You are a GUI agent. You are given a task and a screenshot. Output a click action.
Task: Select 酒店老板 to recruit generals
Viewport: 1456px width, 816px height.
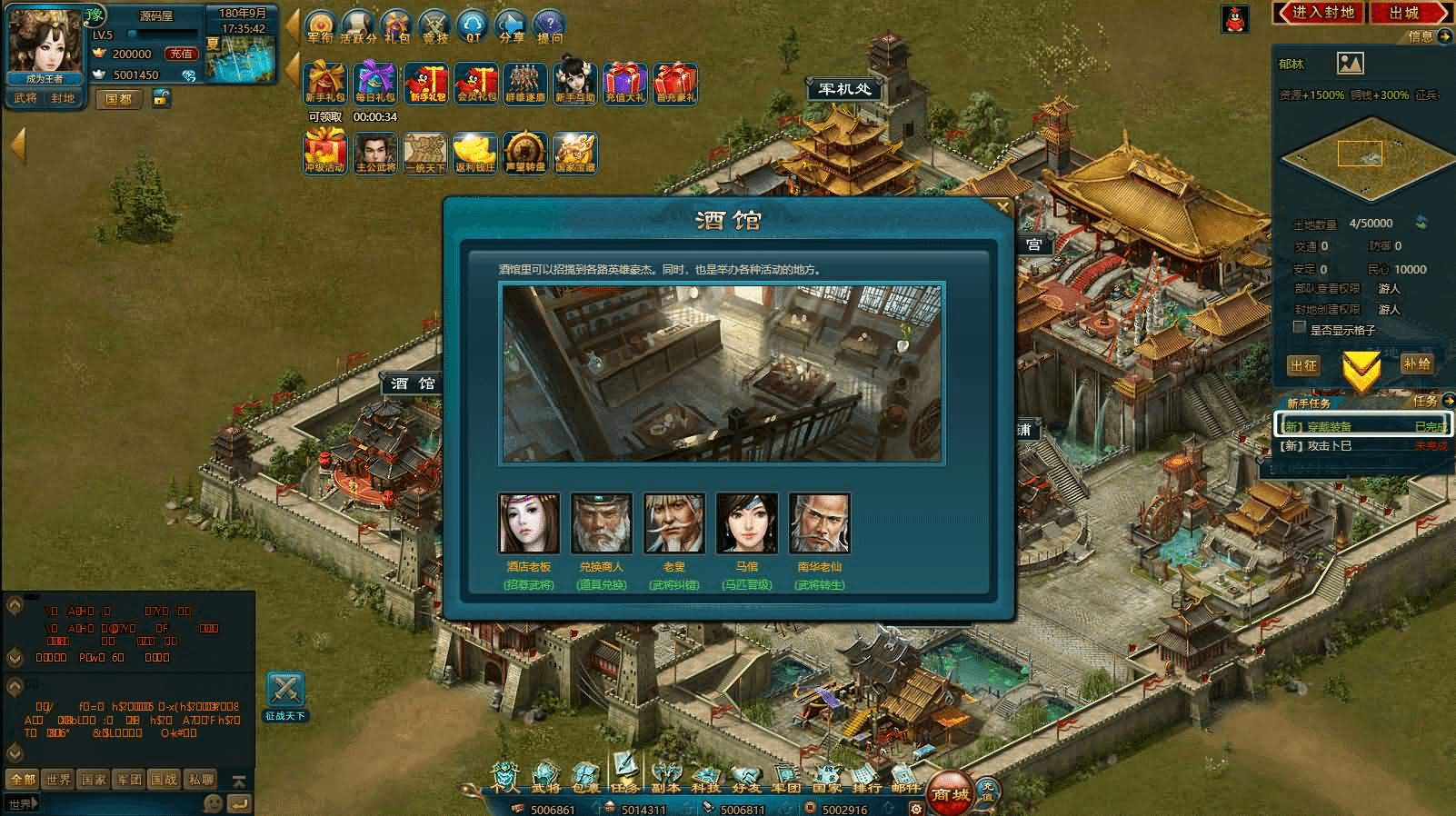(x=529, y=523)
